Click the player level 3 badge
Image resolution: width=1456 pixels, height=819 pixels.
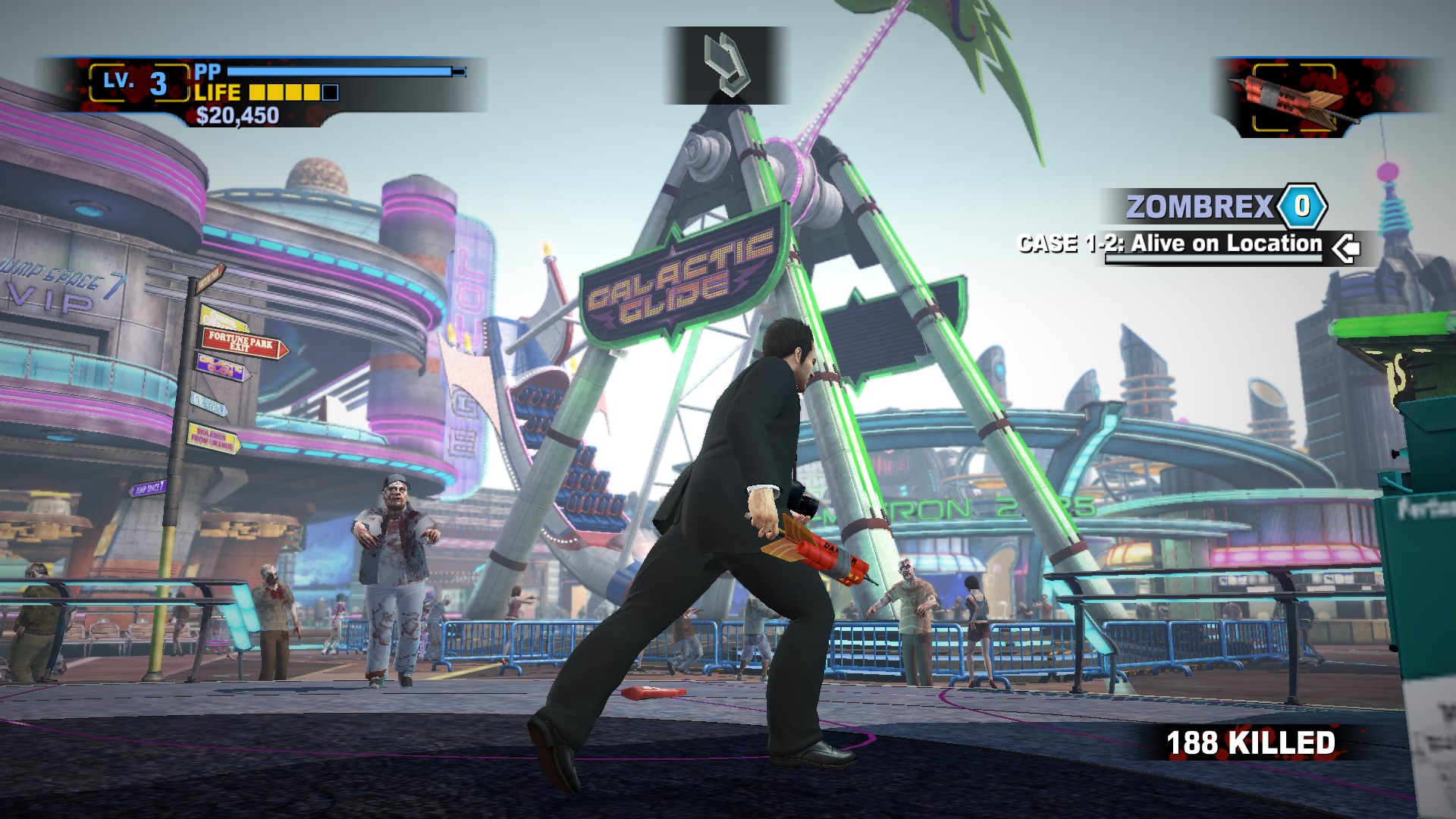click(138, 83)
